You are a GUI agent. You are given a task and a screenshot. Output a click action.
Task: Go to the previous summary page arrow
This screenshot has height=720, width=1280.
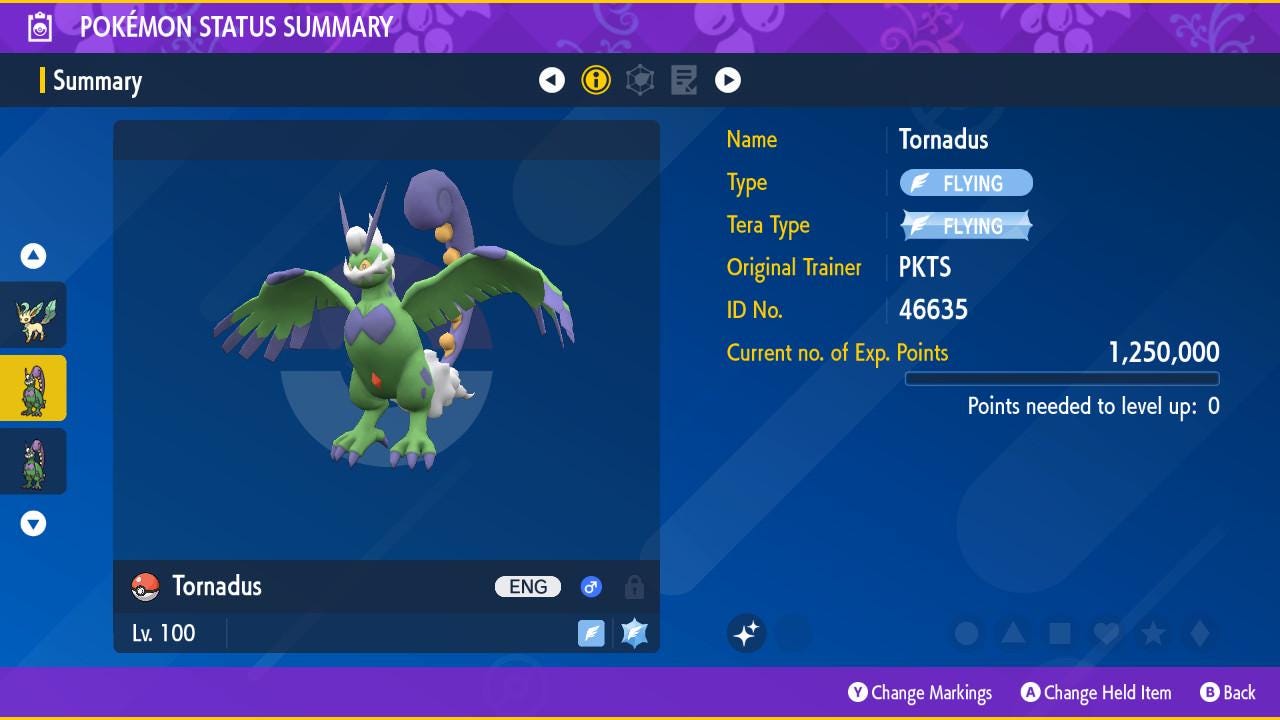(552, 80)
